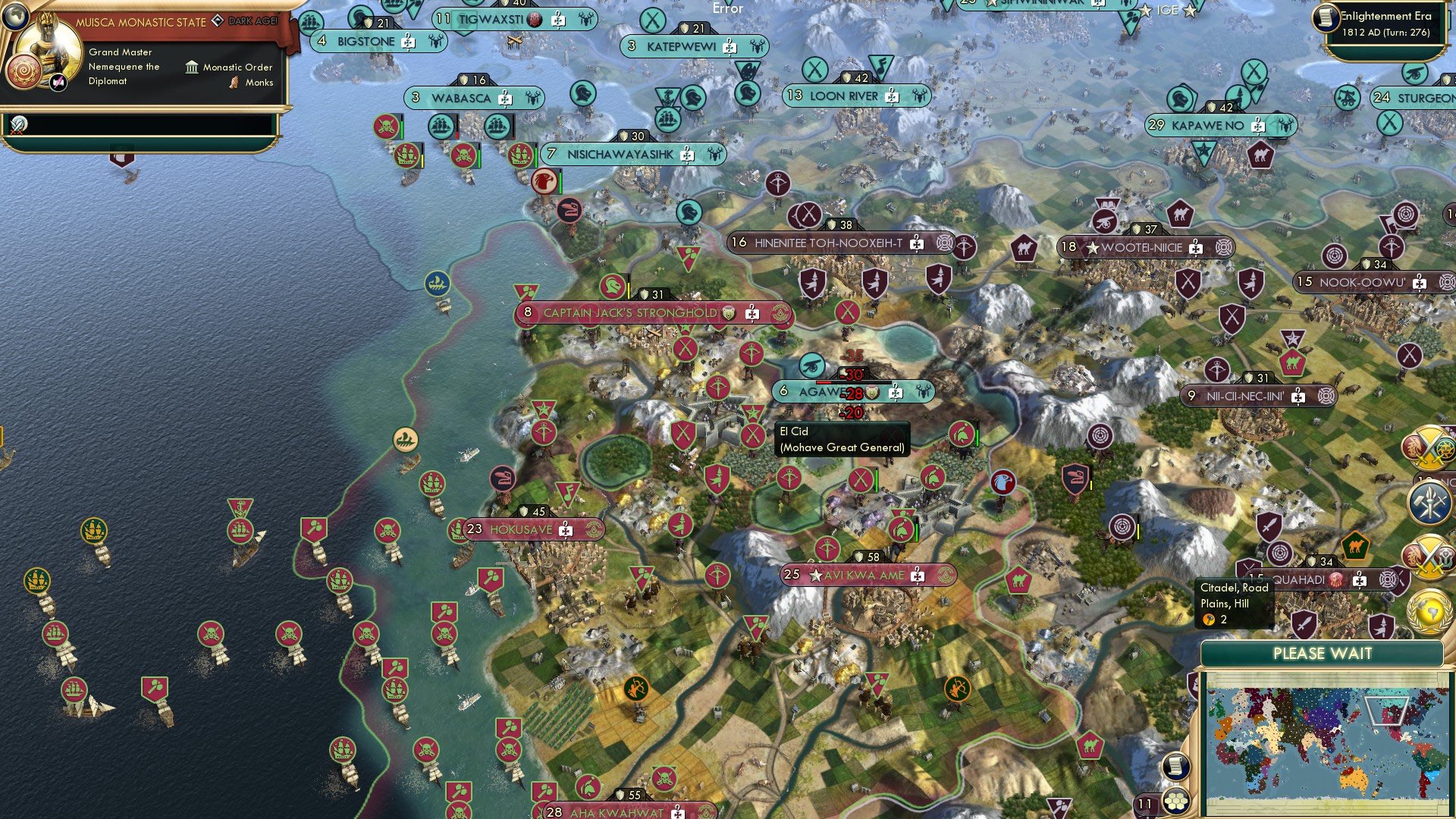The image size is (1456, 819).
Task: Open the HOKUSAVE city screen via its name
Action: tap(522, 529)
